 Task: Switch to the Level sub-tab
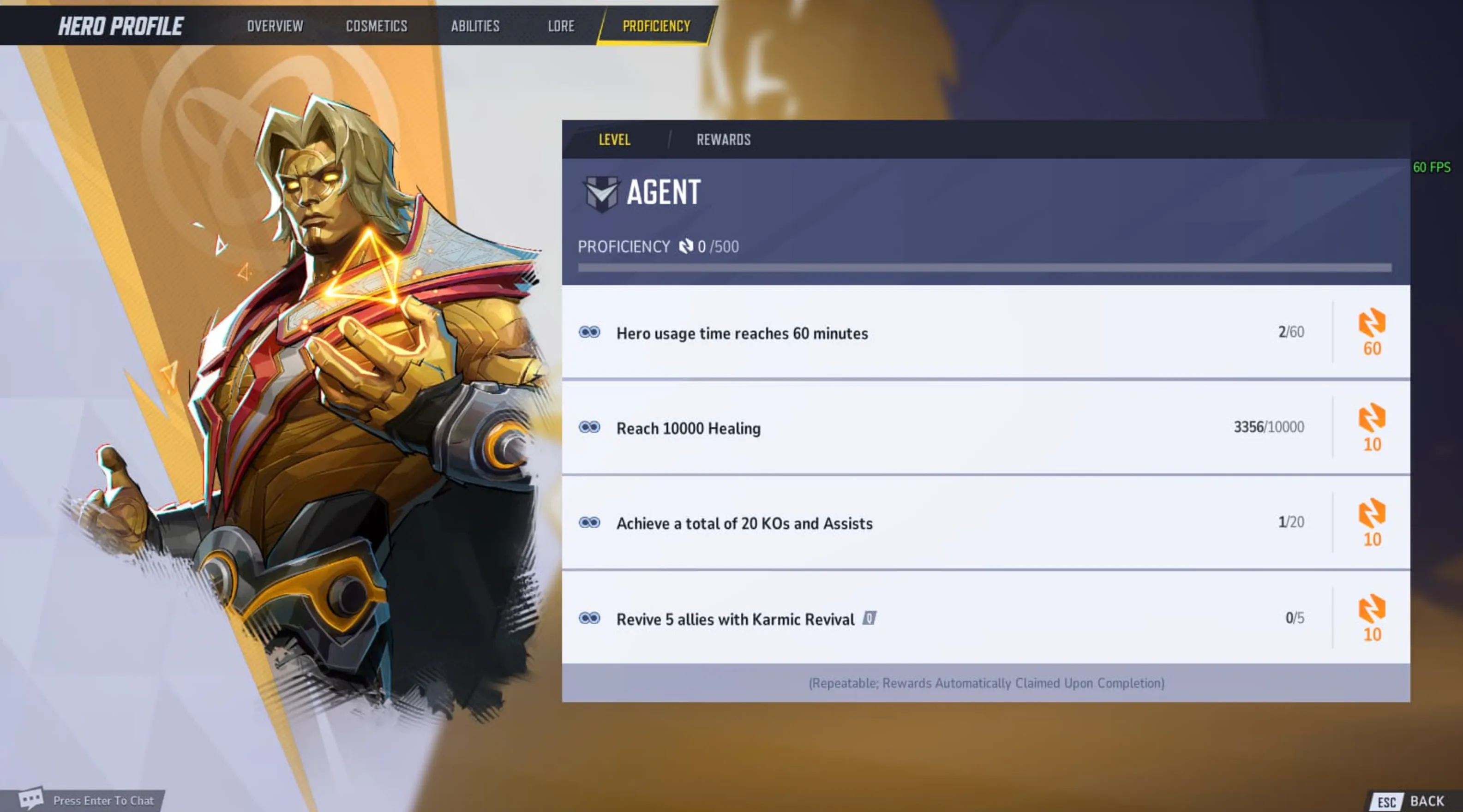pyautogui.click(x=614, y=140)
